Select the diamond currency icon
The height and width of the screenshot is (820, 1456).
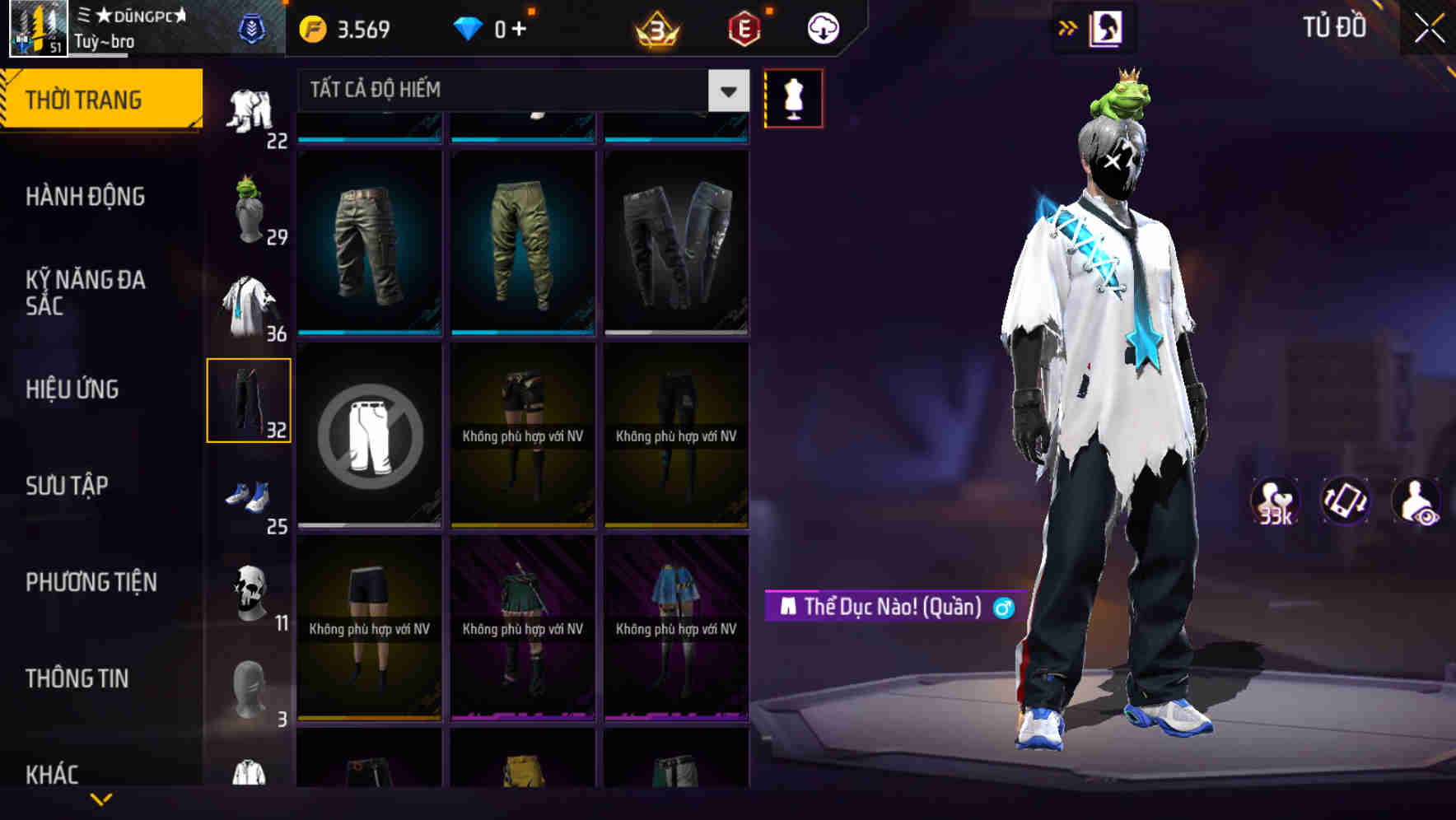(468, 26)
